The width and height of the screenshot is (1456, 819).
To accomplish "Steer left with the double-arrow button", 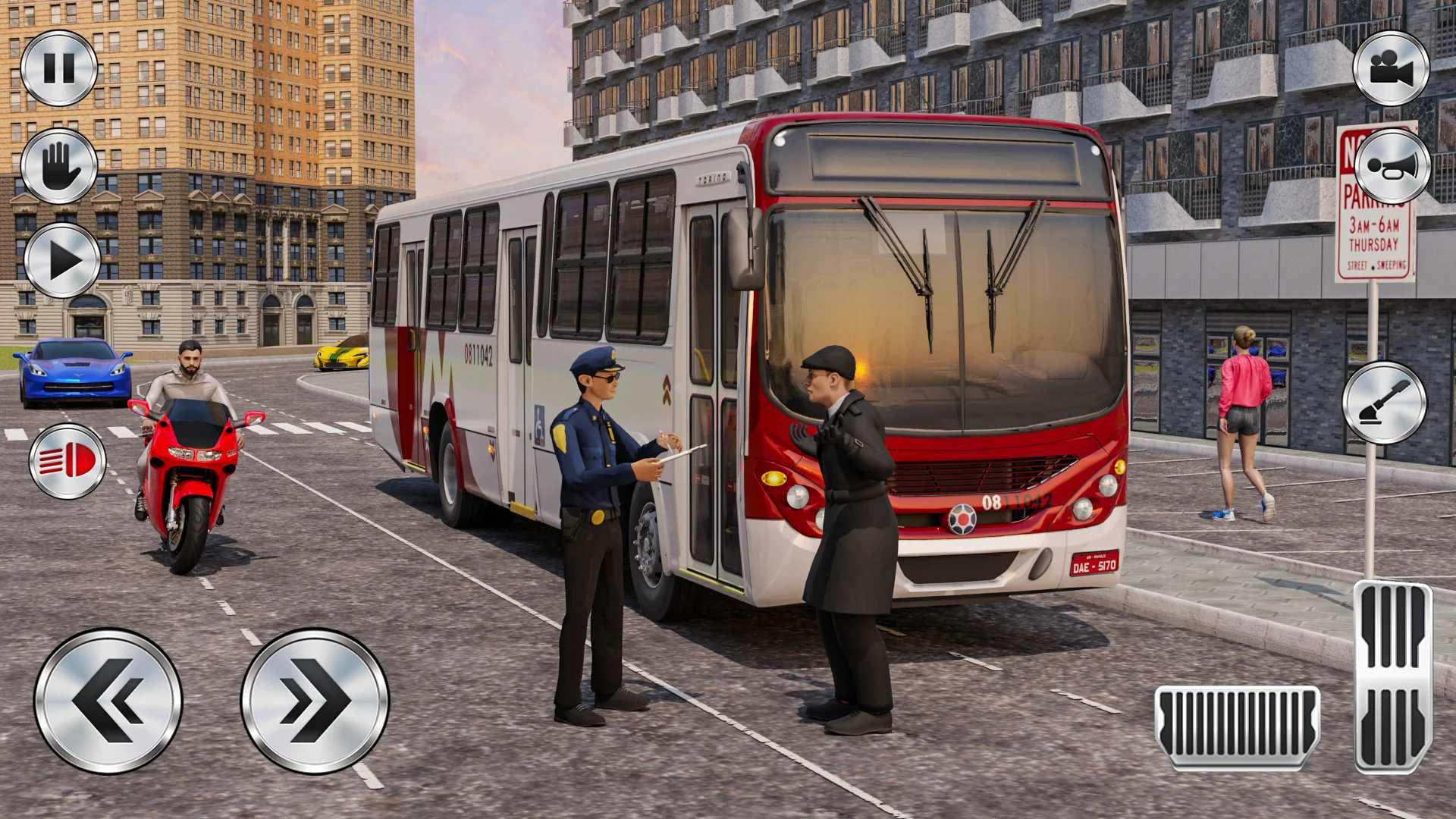I will 108,701.
